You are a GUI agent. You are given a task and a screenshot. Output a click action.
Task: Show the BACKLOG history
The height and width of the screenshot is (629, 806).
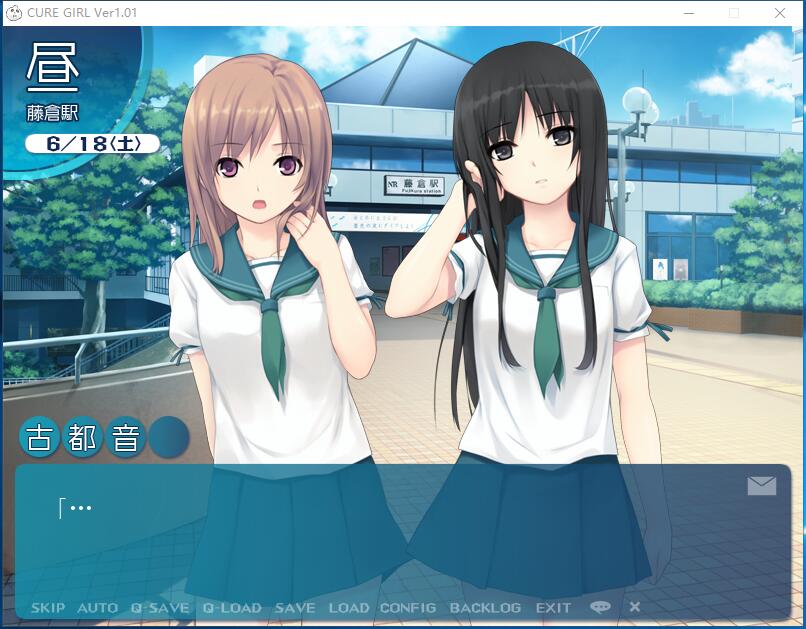point(485,608)
